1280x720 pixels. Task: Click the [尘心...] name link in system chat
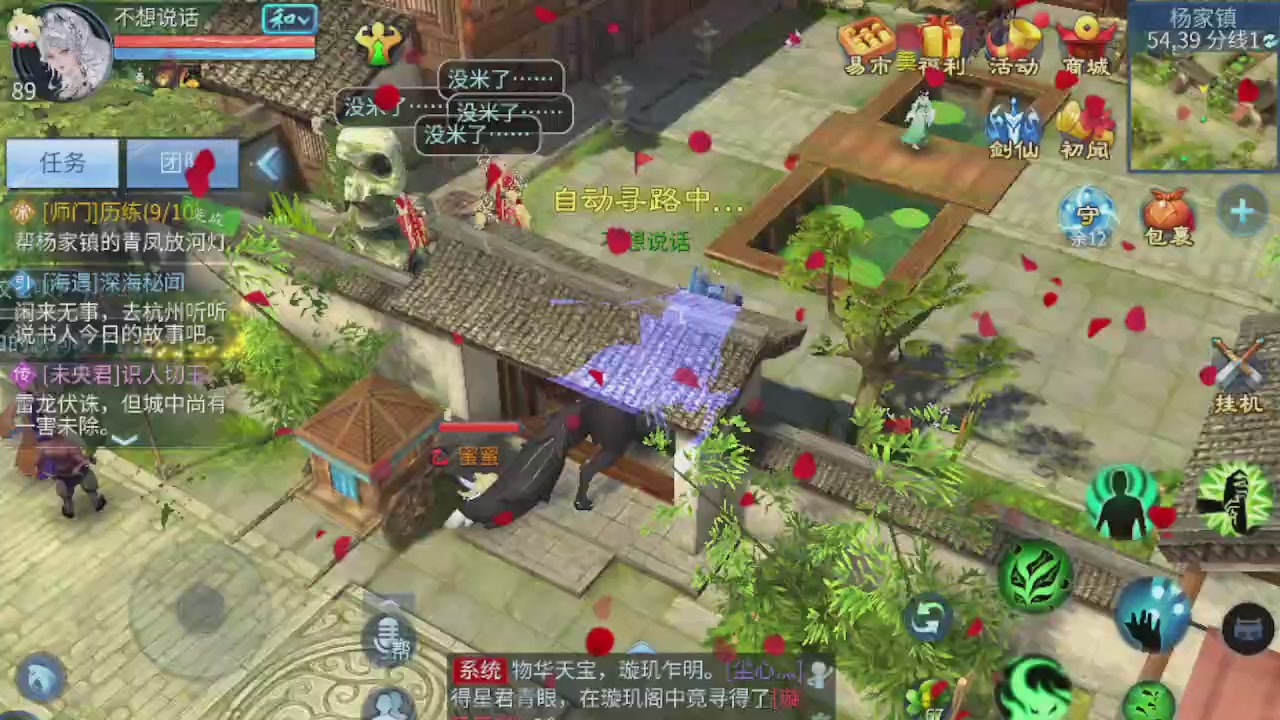click(x=763, y=671)
